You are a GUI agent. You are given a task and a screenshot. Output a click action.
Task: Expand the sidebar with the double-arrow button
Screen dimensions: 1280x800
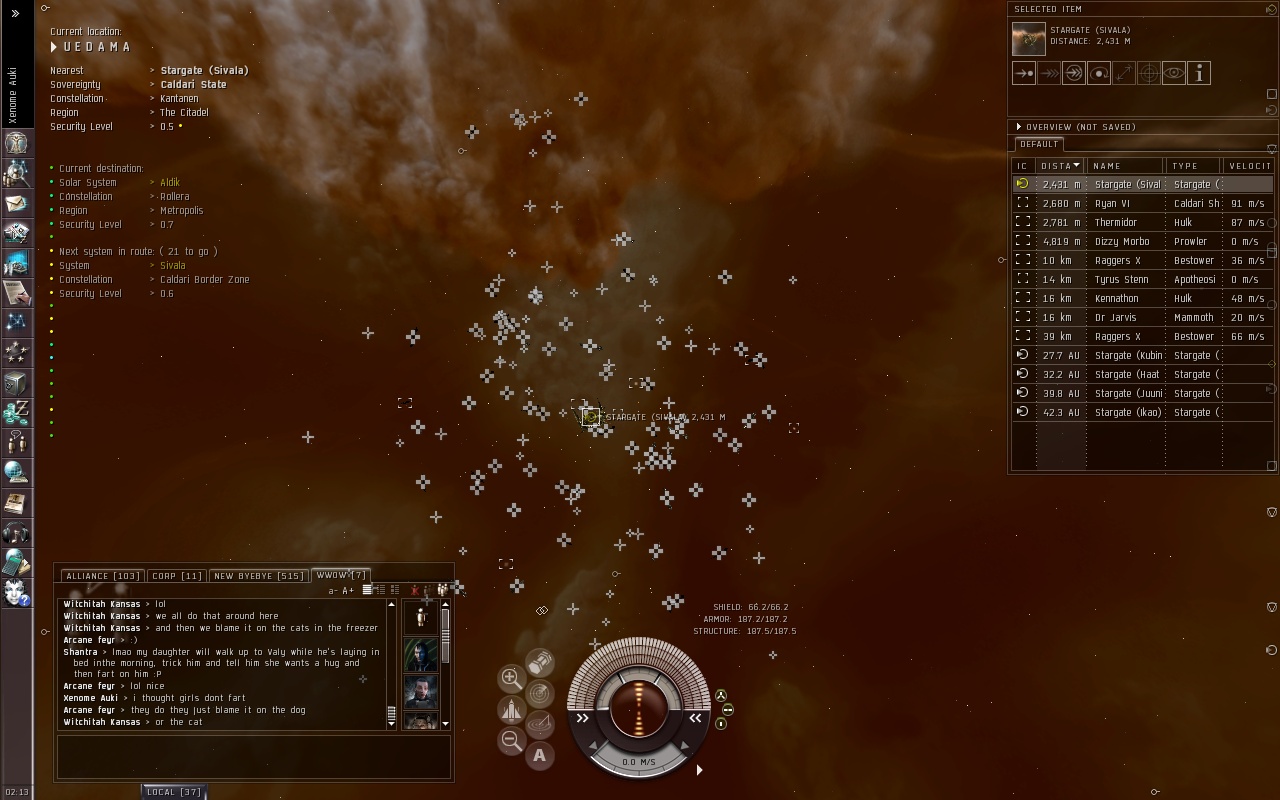[15, 13]
